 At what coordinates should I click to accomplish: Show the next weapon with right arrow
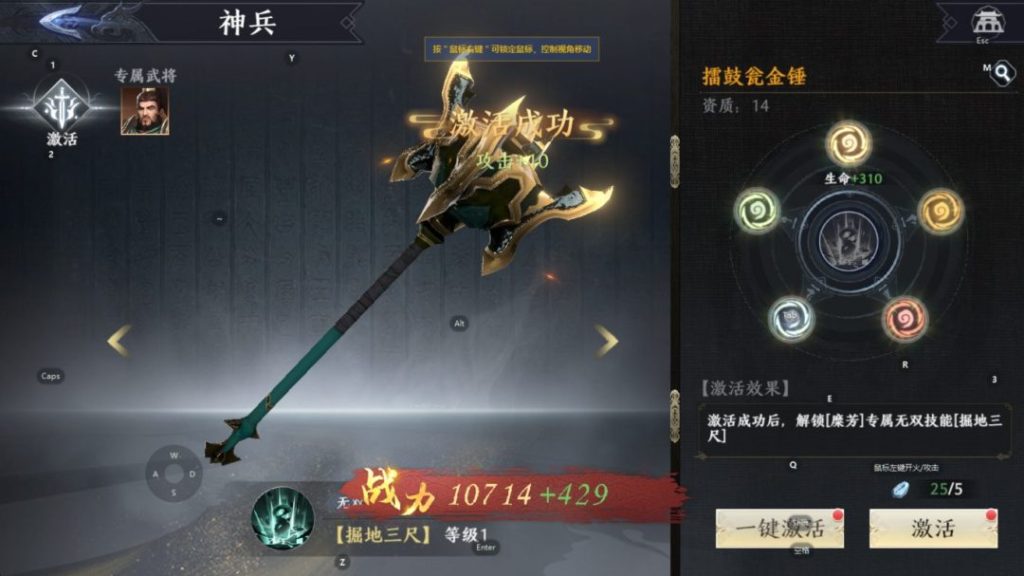coord(607,341)
